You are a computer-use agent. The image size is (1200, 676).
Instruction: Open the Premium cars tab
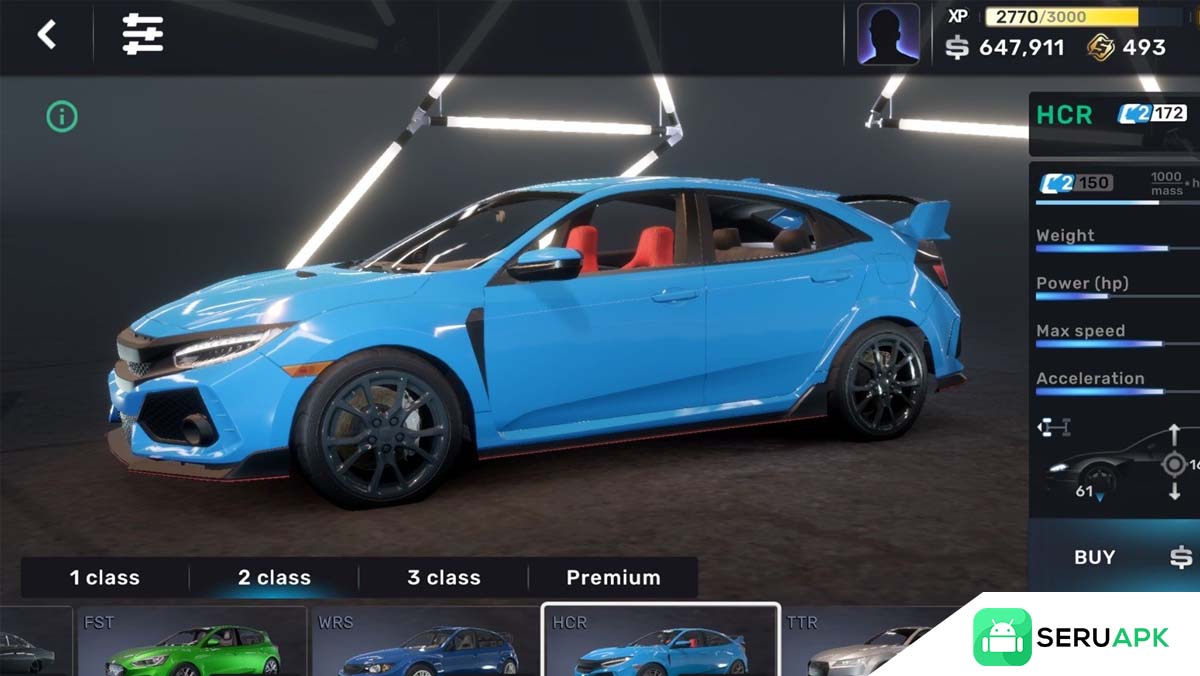613,577
